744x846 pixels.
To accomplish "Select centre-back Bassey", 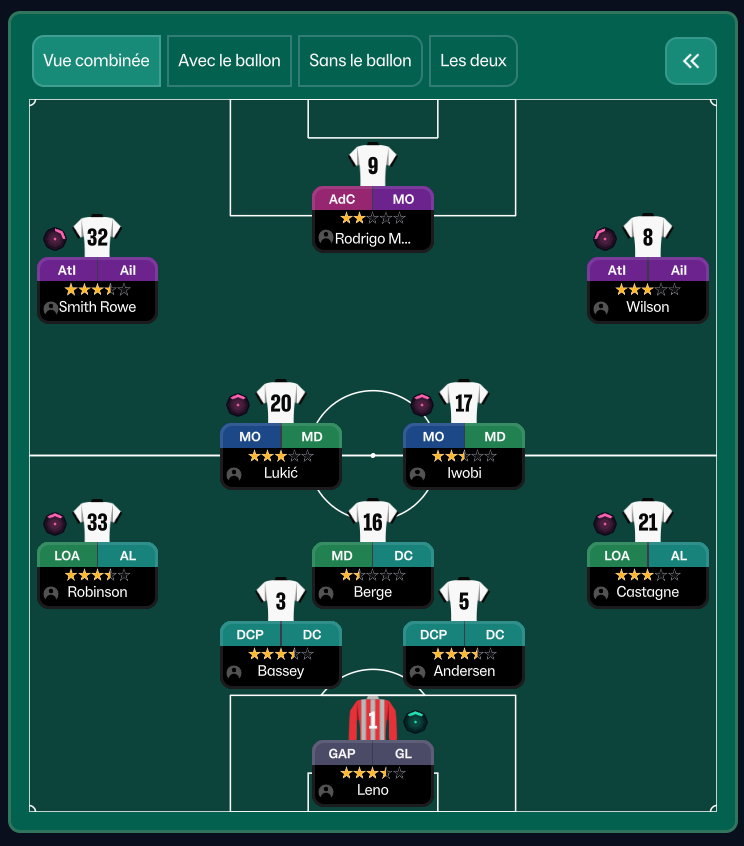I will [x=280, y=653].
